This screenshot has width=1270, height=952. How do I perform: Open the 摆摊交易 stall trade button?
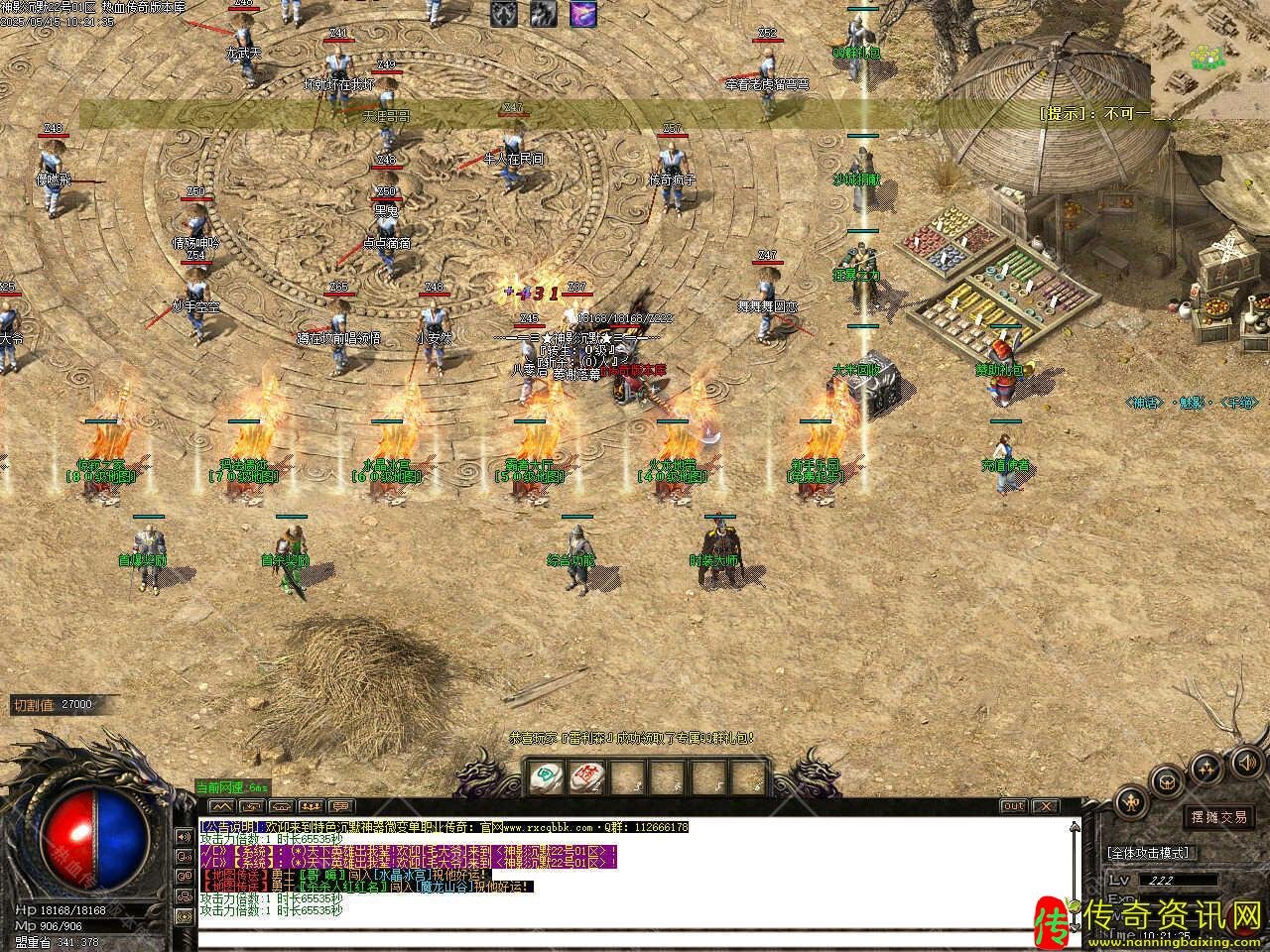click(1218, 817)
